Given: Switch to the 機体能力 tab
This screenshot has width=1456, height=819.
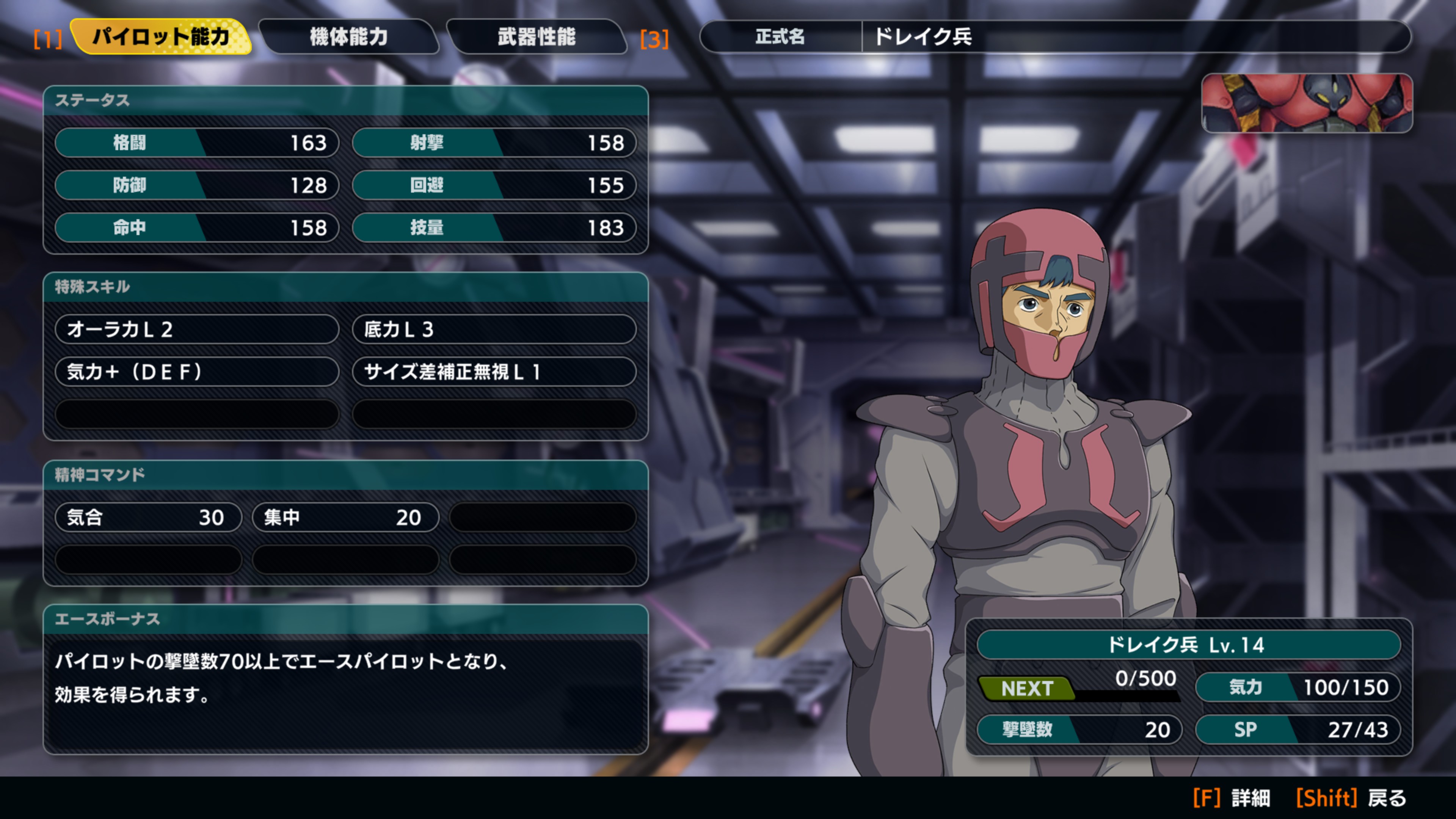Looking at the screenshot, I should coord(349,37).
